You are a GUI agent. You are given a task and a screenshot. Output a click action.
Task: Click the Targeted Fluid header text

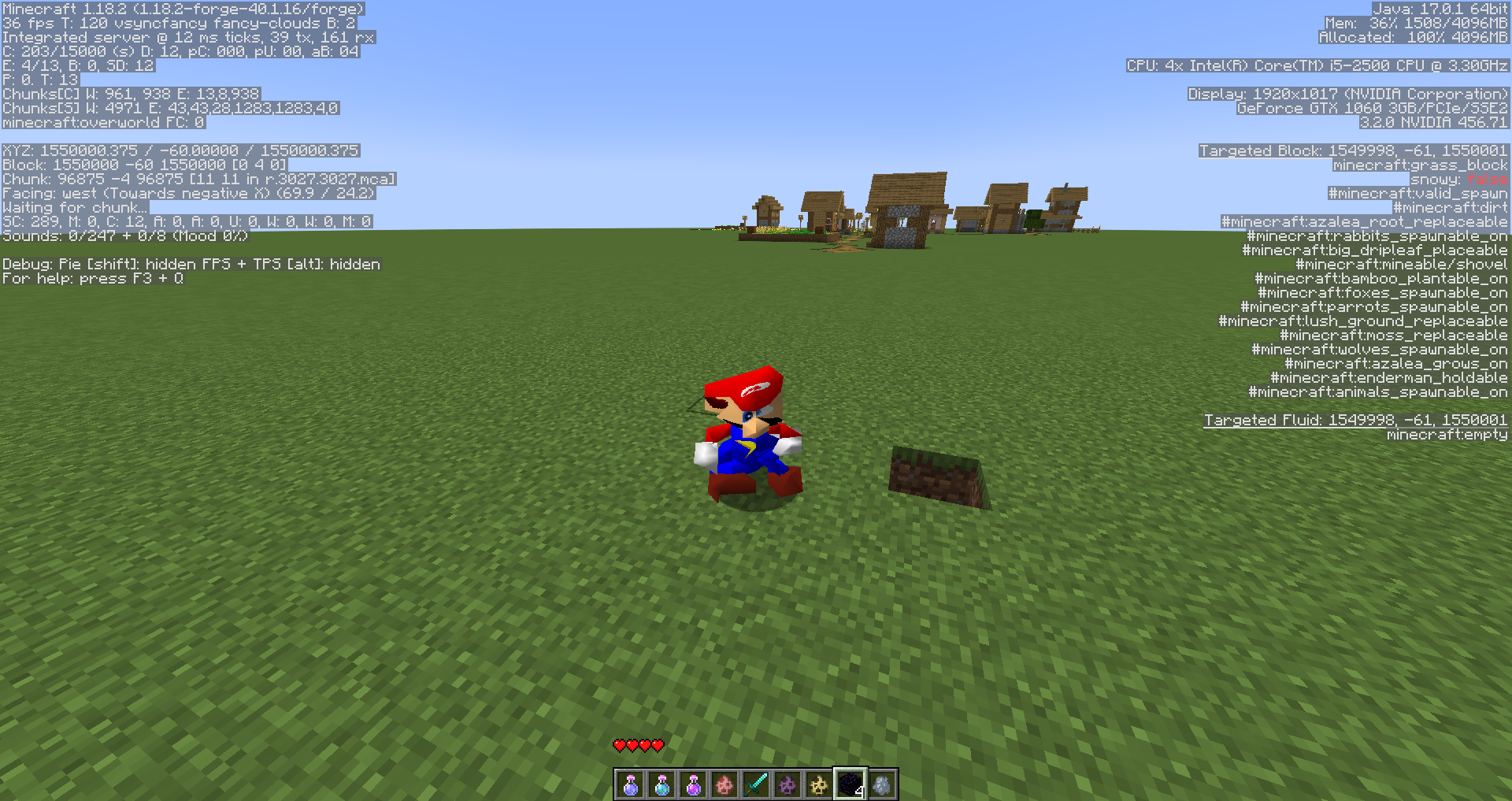pos(1355,420)
